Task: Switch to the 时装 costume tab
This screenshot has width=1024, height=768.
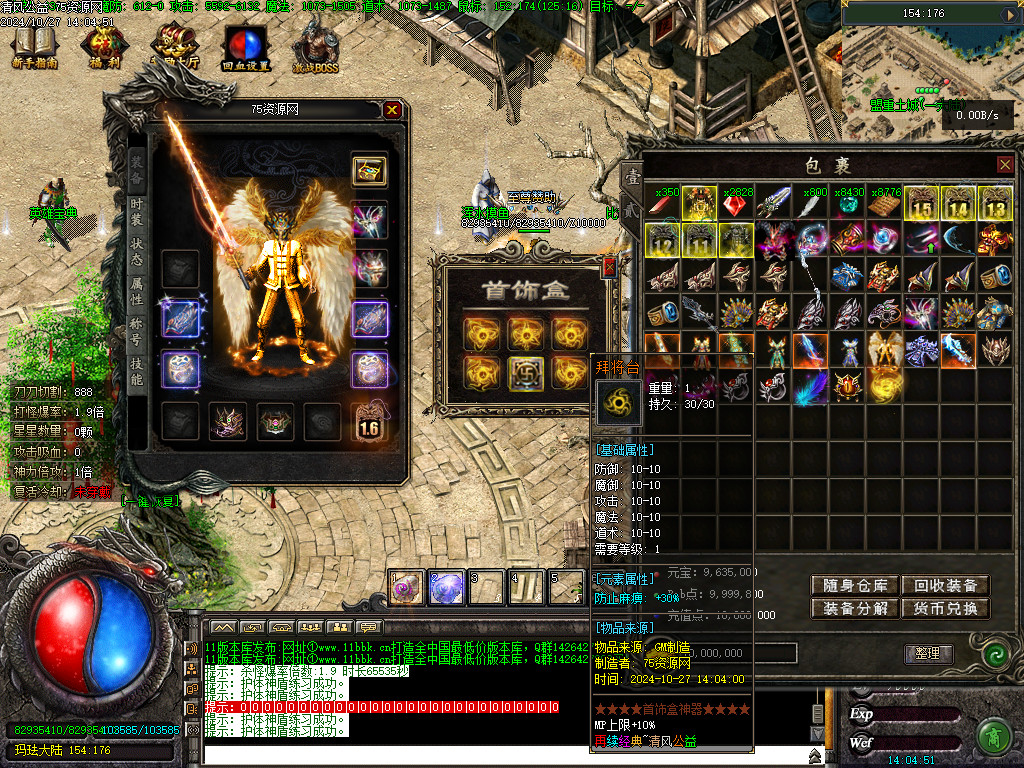Action: [x=137, y=214]
